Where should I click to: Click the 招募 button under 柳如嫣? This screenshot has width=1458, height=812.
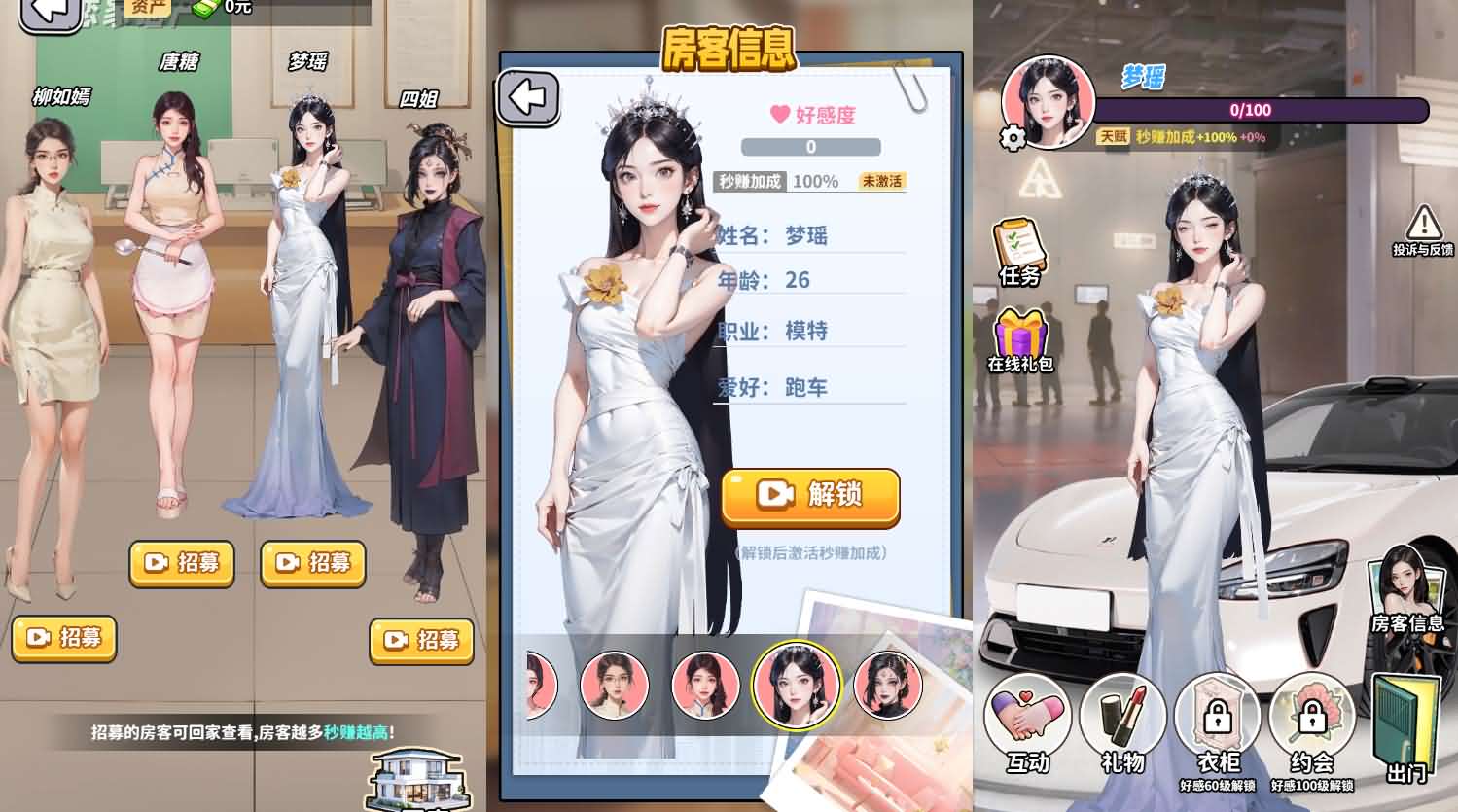64,639
